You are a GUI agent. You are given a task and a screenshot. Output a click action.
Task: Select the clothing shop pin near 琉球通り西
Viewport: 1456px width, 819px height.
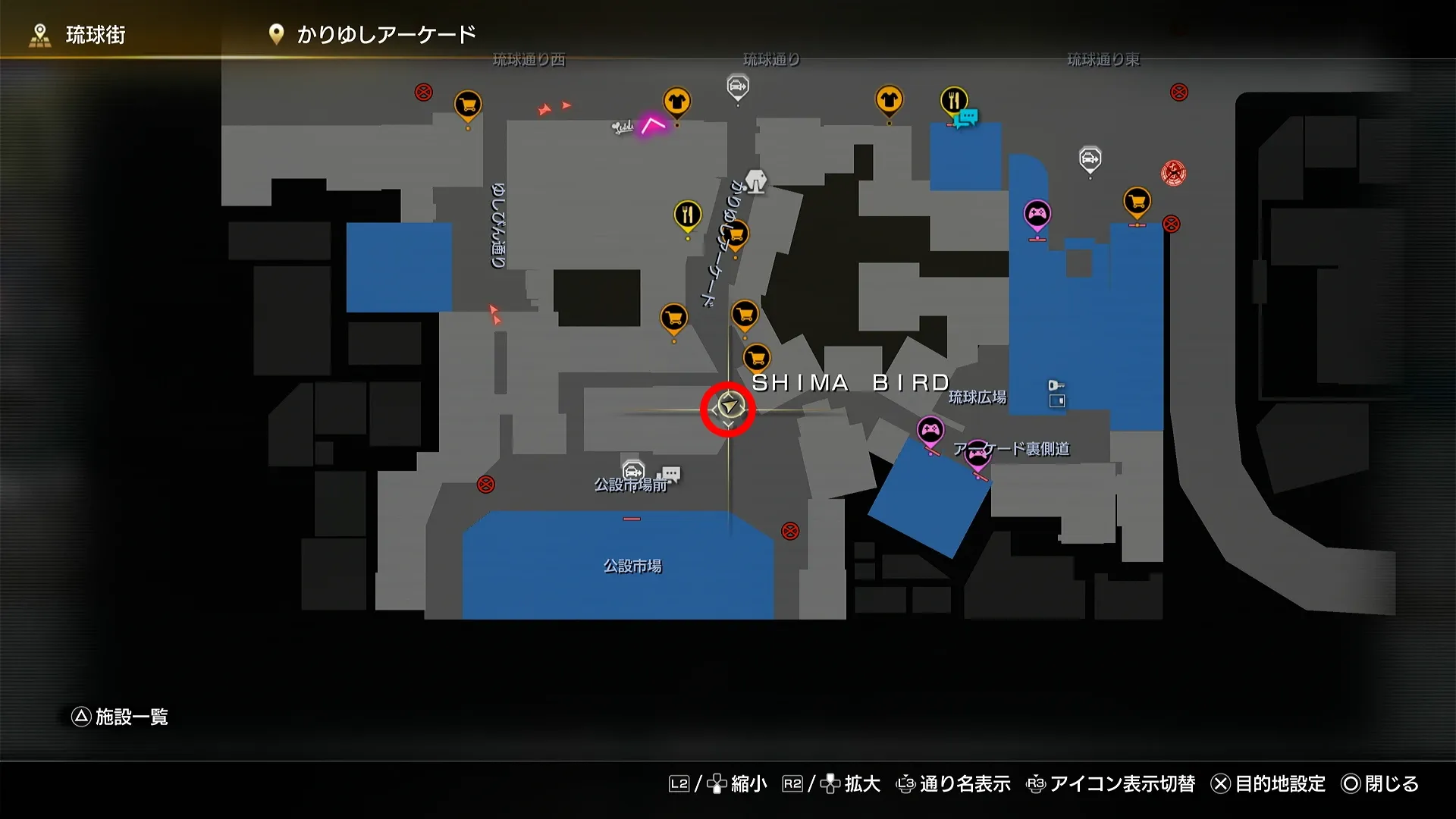(676, 101)
